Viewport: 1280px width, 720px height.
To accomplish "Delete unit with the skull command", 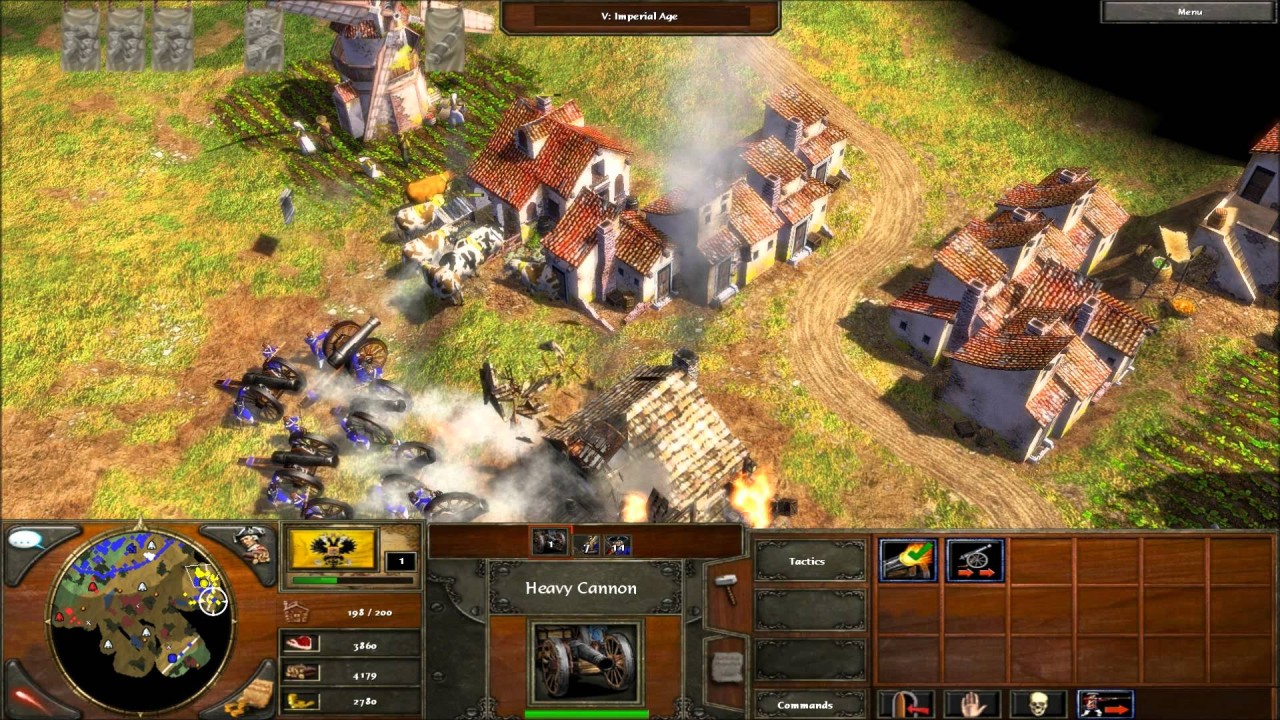I will [1038, 704].
